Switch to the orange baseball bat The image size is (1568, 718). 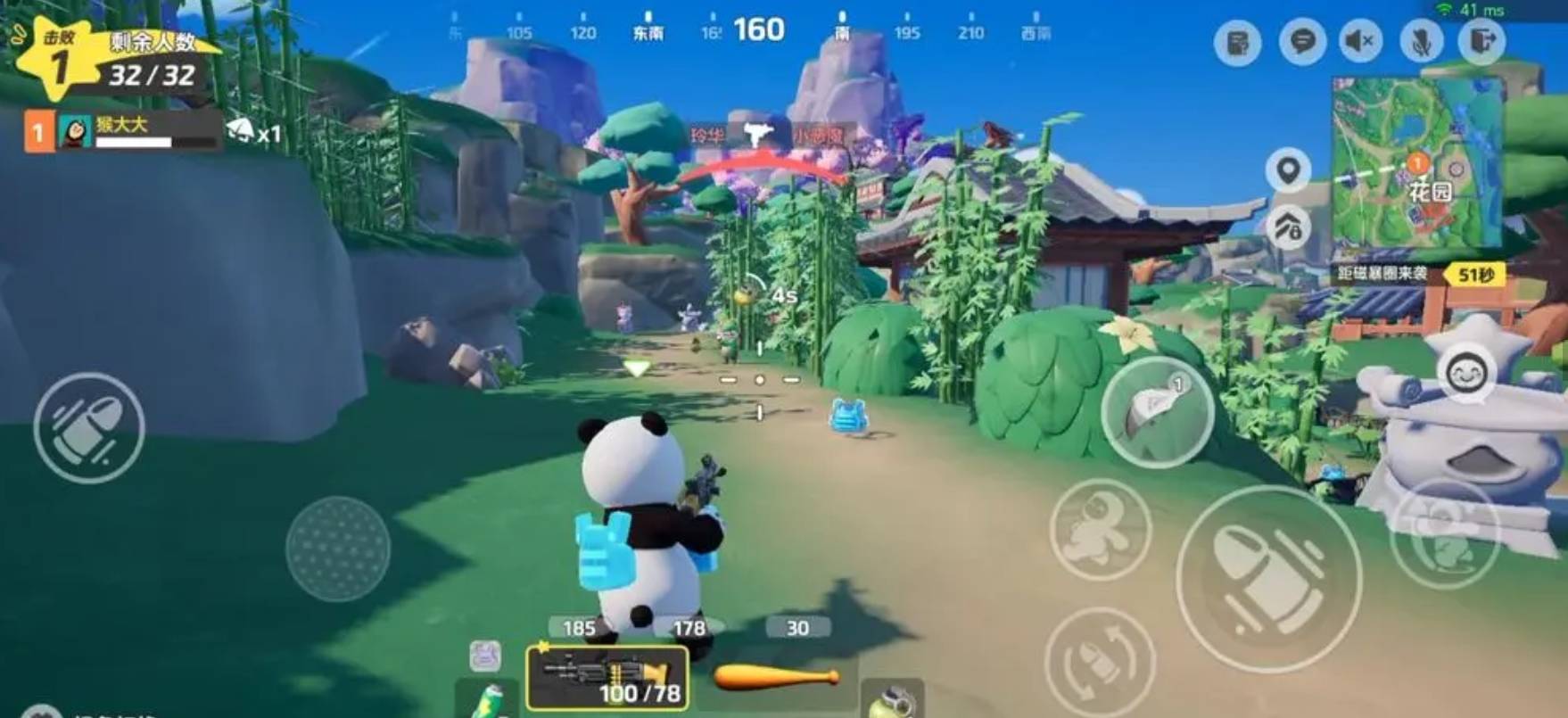(x=775, y=678)
